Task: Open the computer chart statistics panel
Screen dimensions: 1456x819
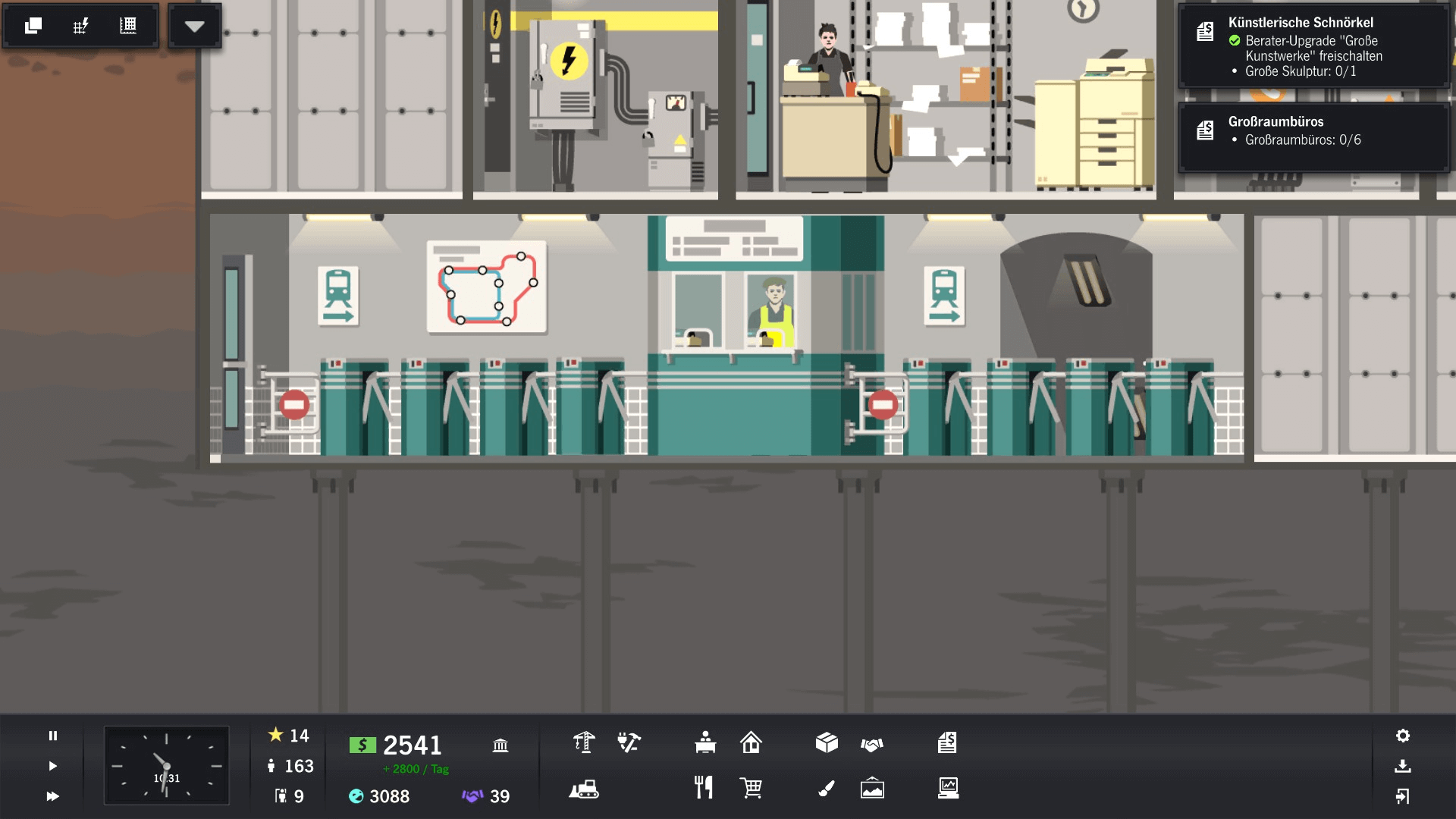Action: (948, 788)
